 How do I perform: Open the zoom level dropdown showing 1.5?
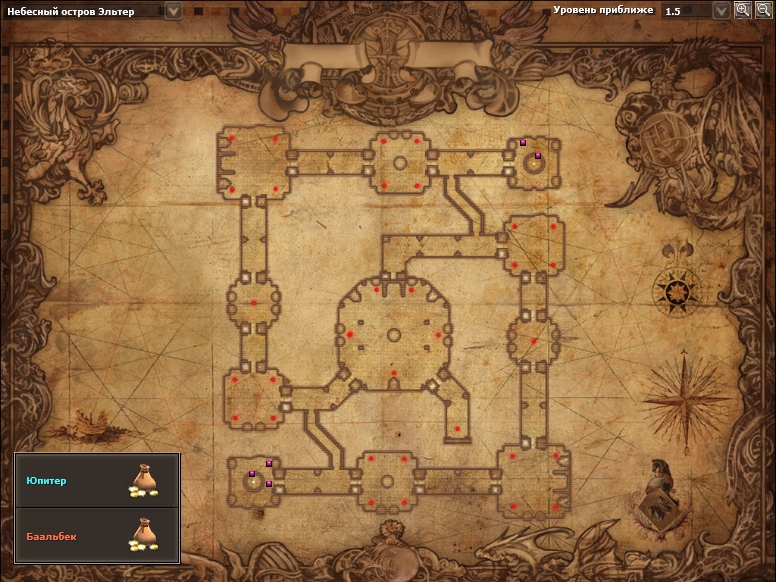coord(721,10)
